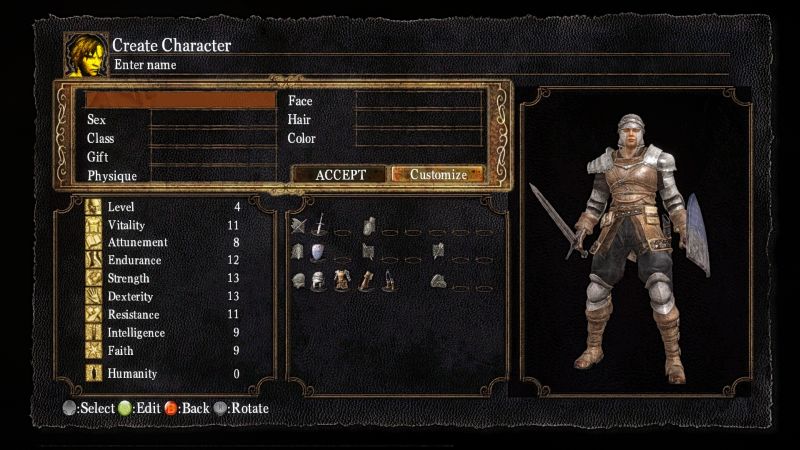Select the Gift option row
The width and height of the screenshot is (800, 450).
coord(180,157)
